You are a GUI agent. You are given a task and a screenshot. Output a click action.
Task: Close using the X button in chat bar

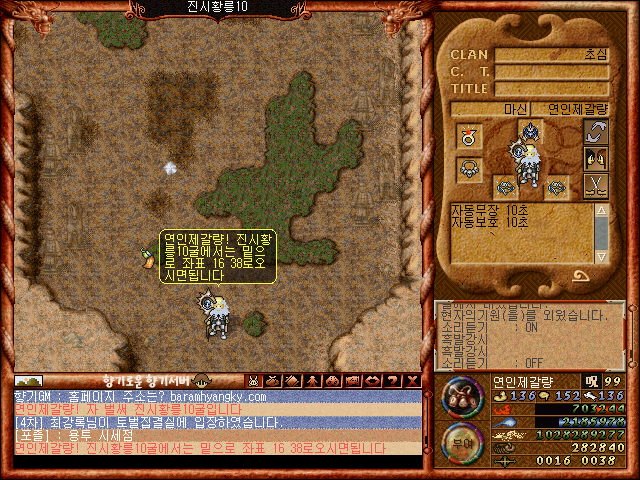(412, 381)
